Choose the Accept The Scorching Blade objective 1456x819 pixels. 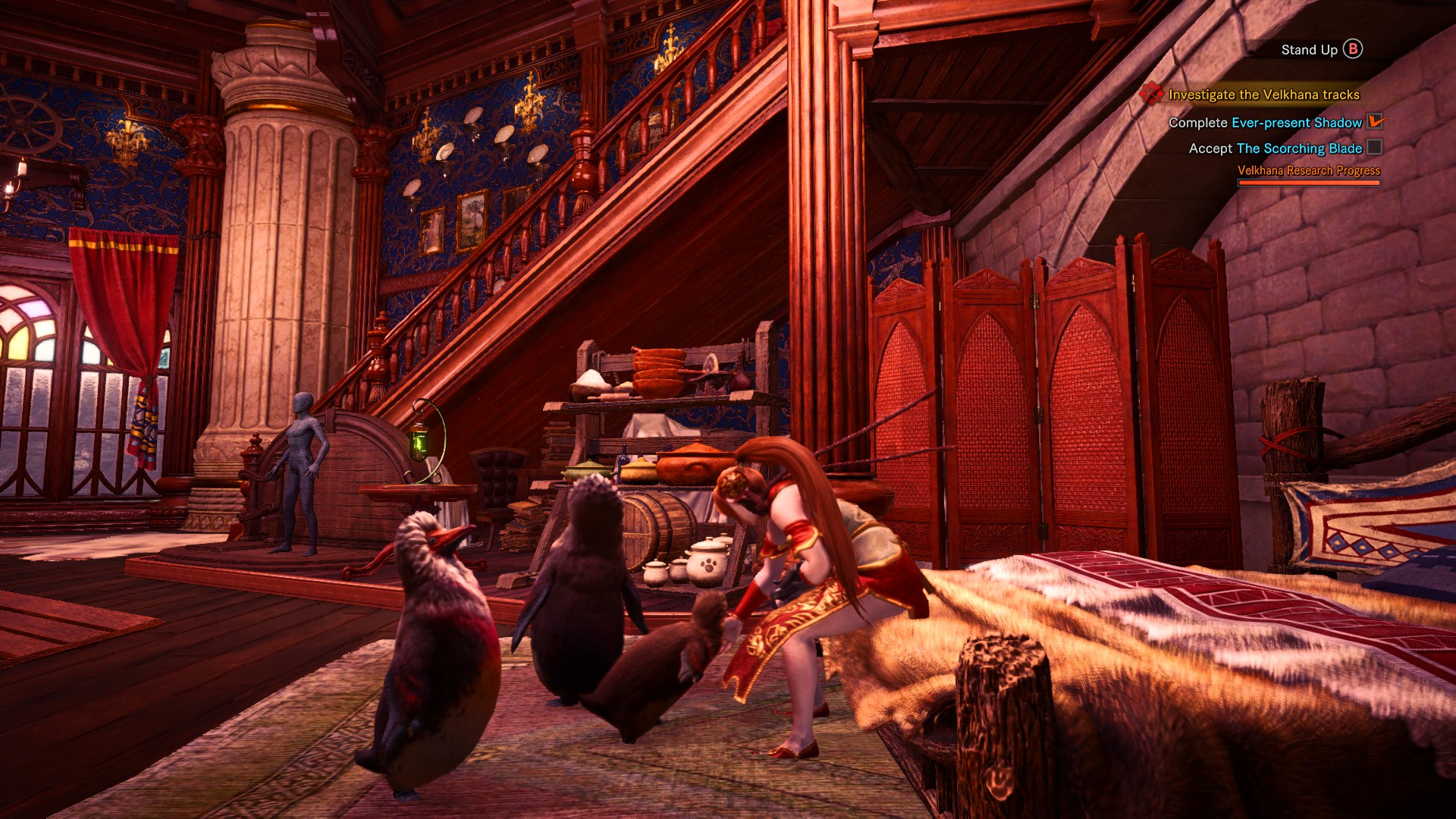1275,149
